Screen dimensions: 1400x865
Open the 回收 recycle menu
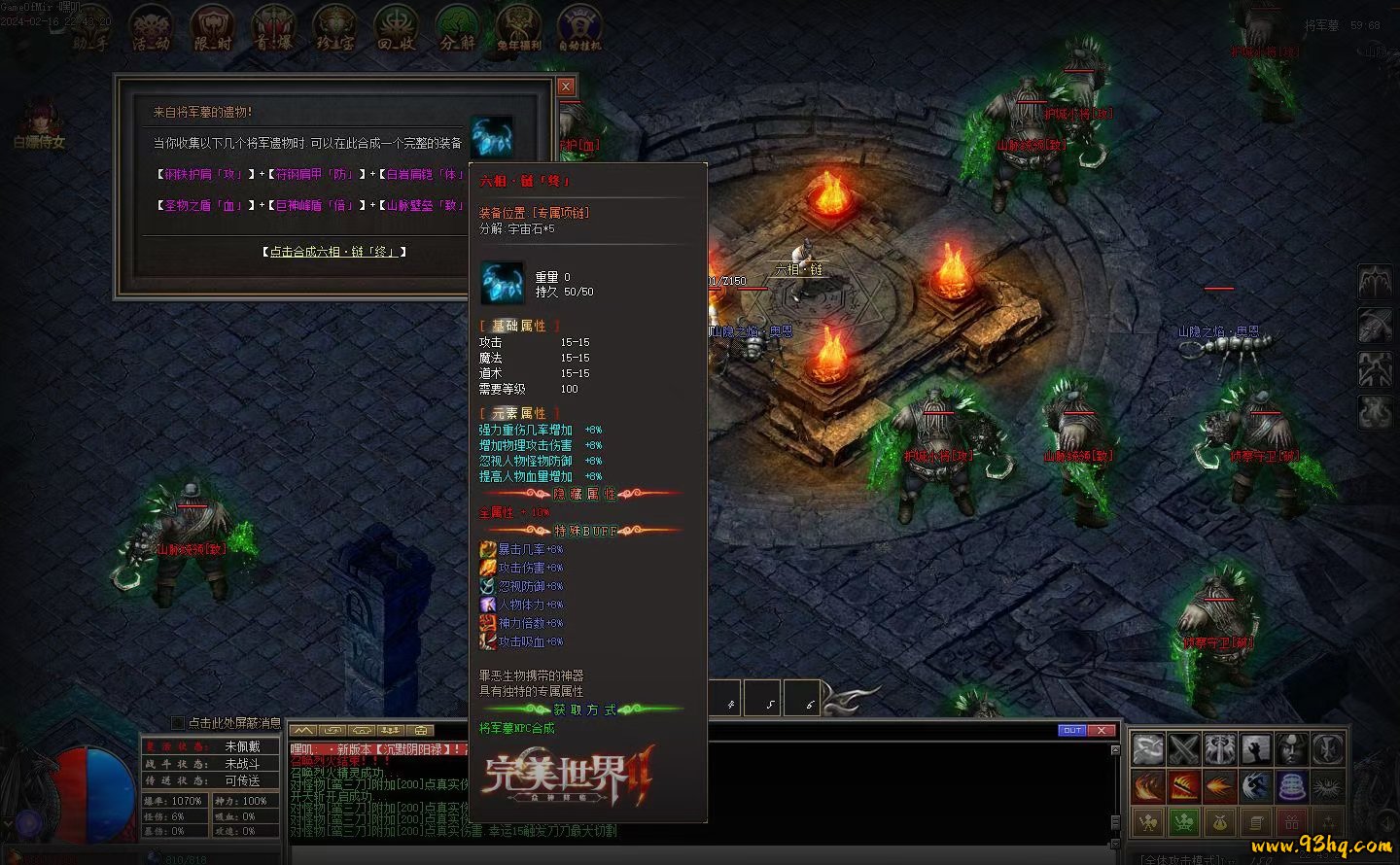tap(397, 28)
